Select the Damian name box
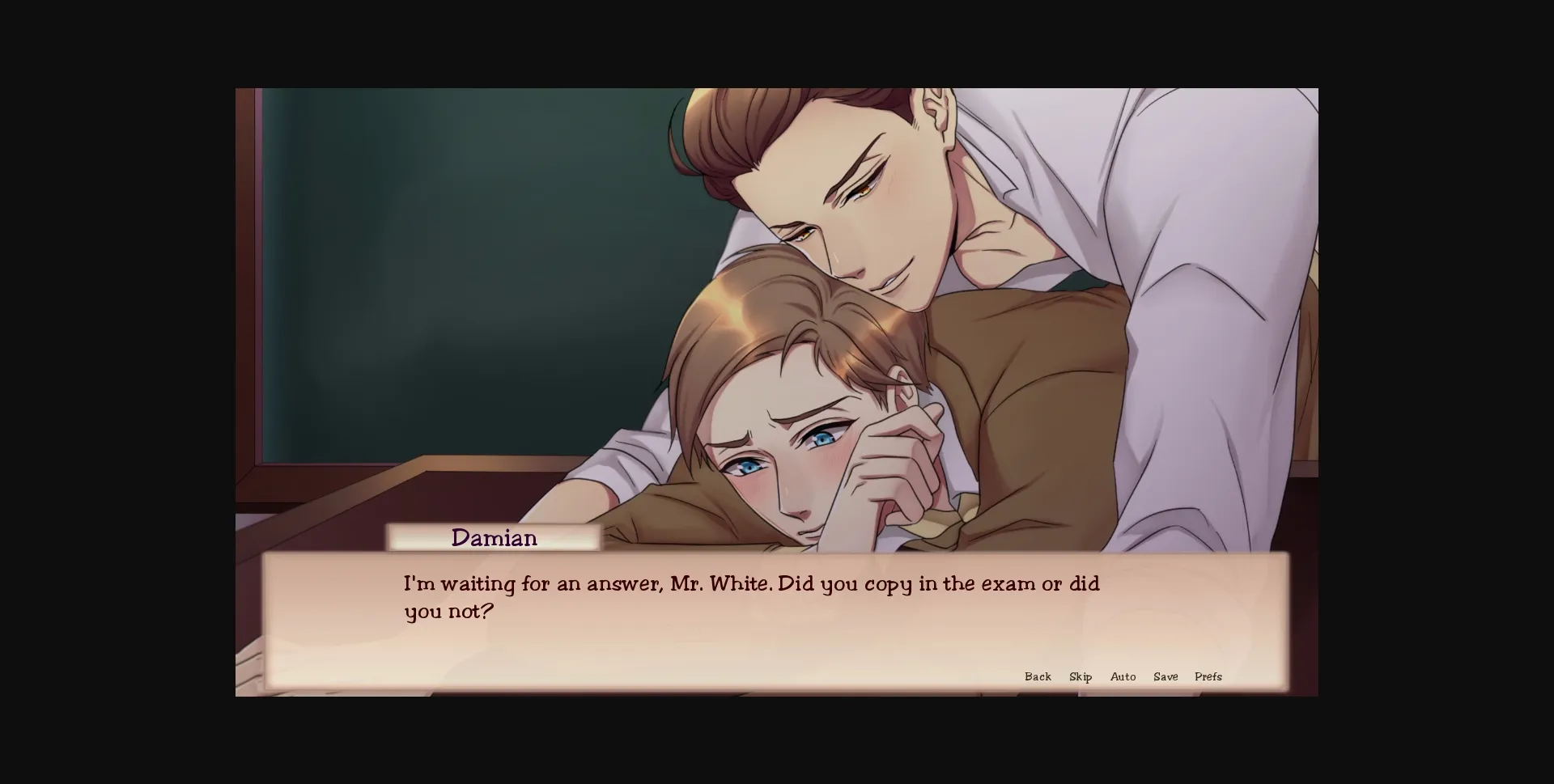The height and width of the screenshot is (784, 1554). click(x=494, y=537)
